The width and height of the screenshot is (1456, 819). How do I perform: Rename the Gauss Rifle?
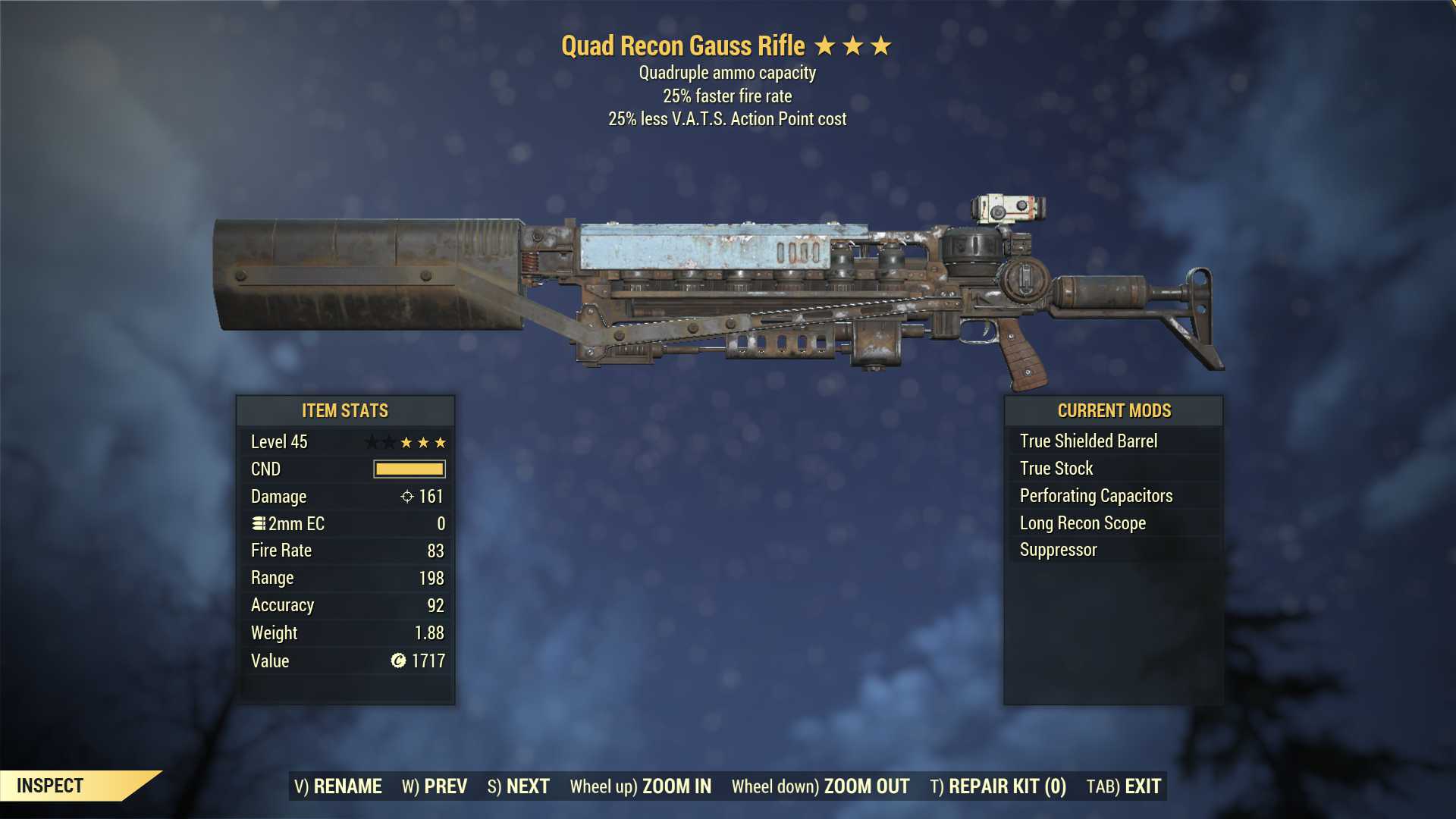(x=338, y=786)
